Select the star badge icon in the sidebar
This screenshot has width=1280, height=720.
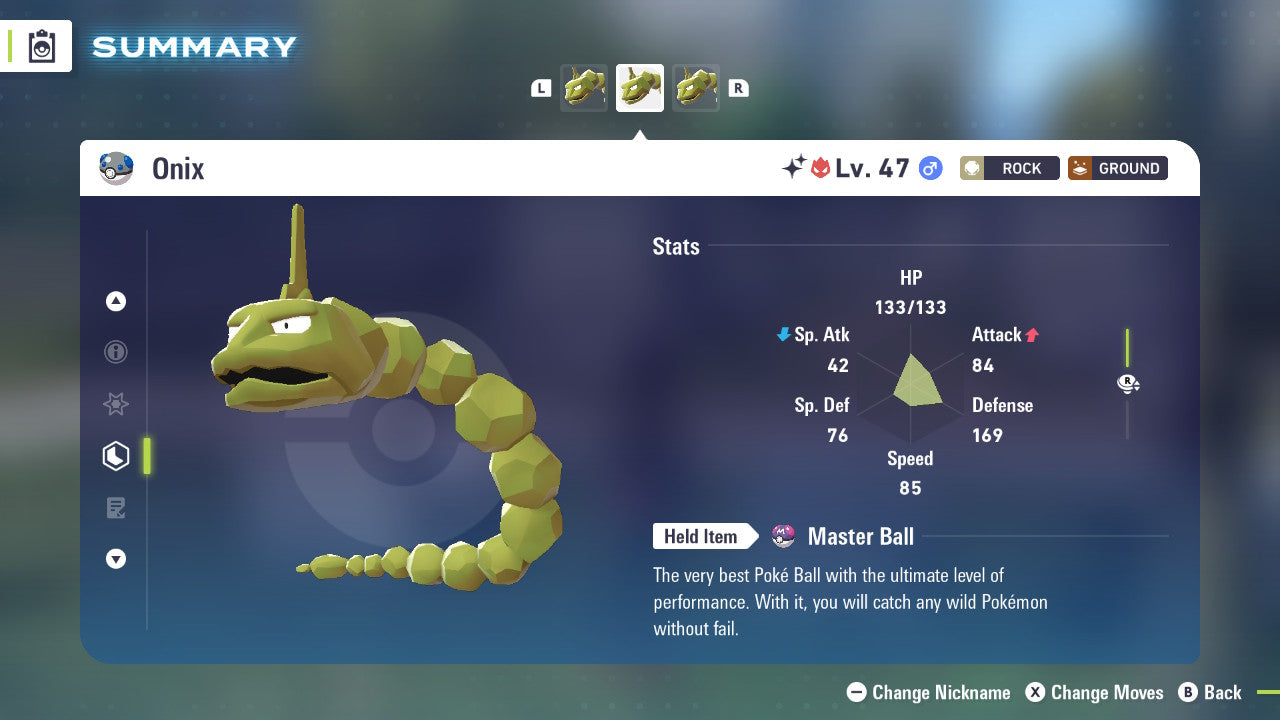pyautogui.click(x=116, y=404)
